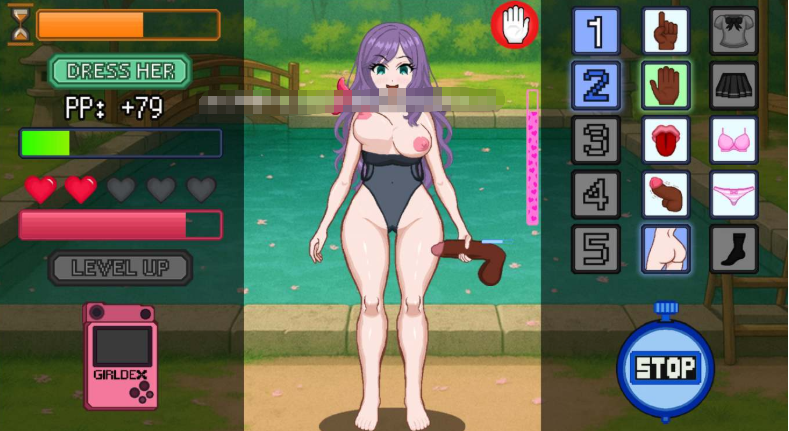789x431 pixels.
Task: Choose the number 2 slot
Action: pos(596,85)
